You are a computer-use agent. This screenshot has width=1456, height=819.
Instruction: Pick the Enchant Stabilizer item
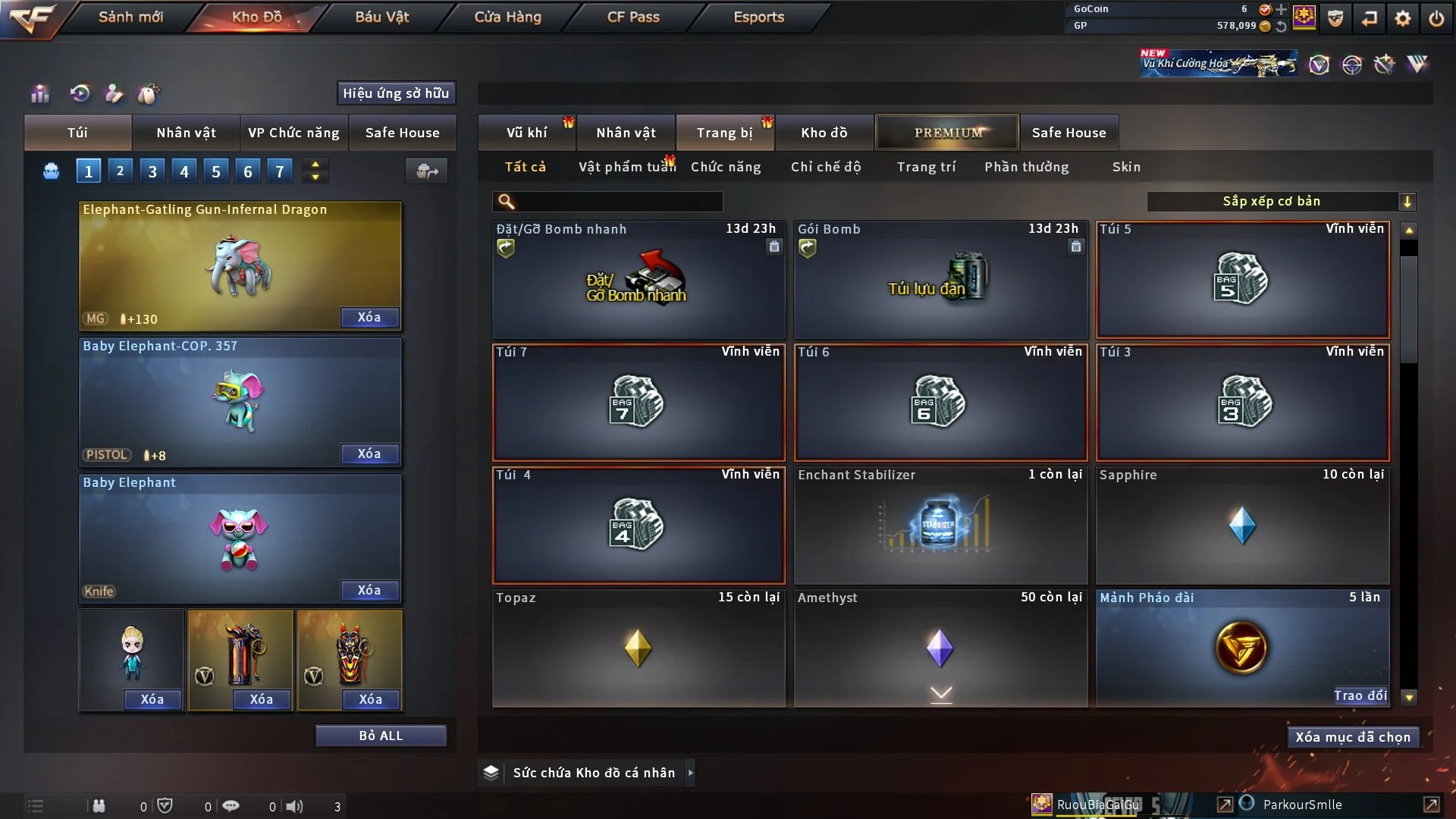940,526
